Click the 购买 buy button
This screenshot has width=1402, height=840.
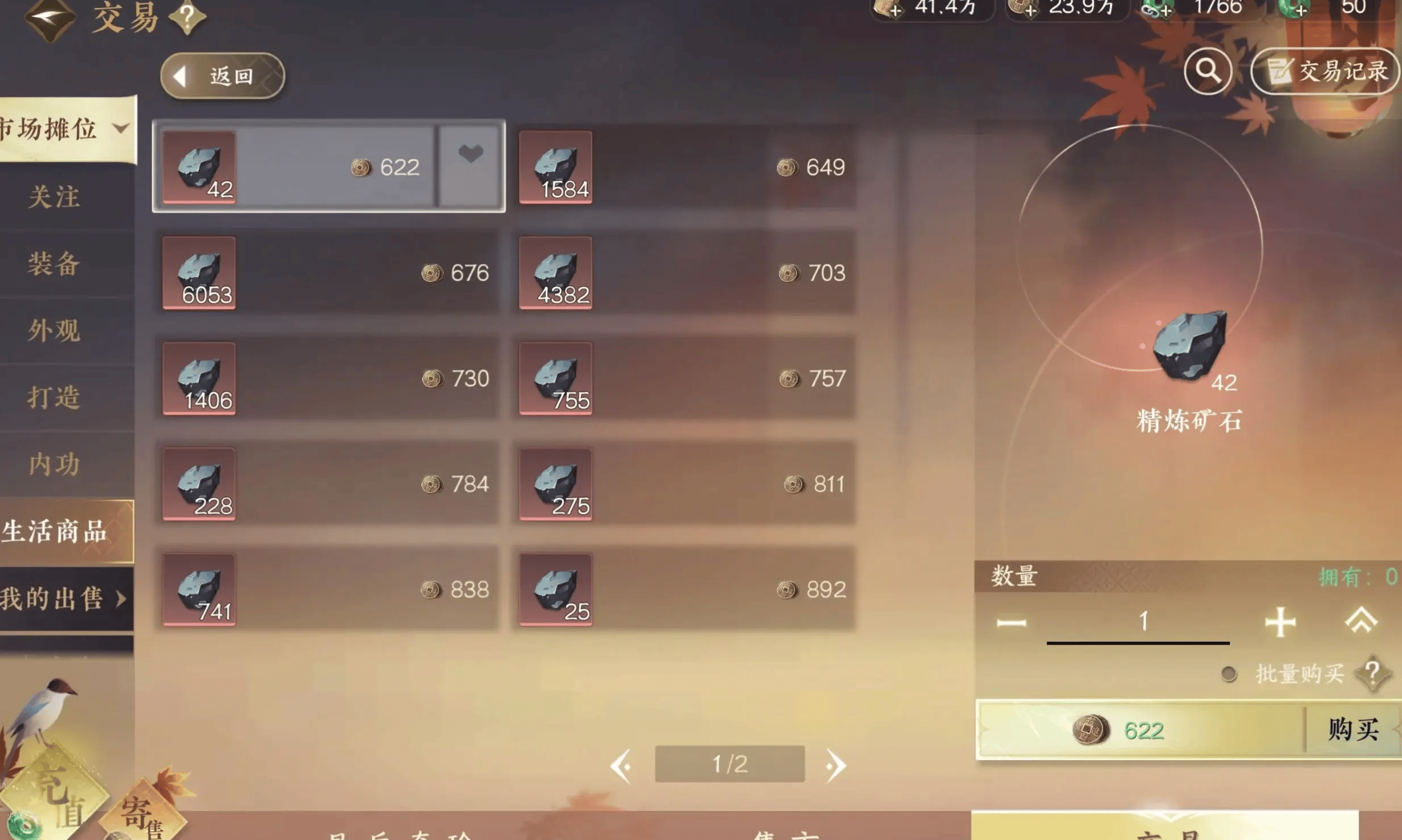coord(1352,729)
